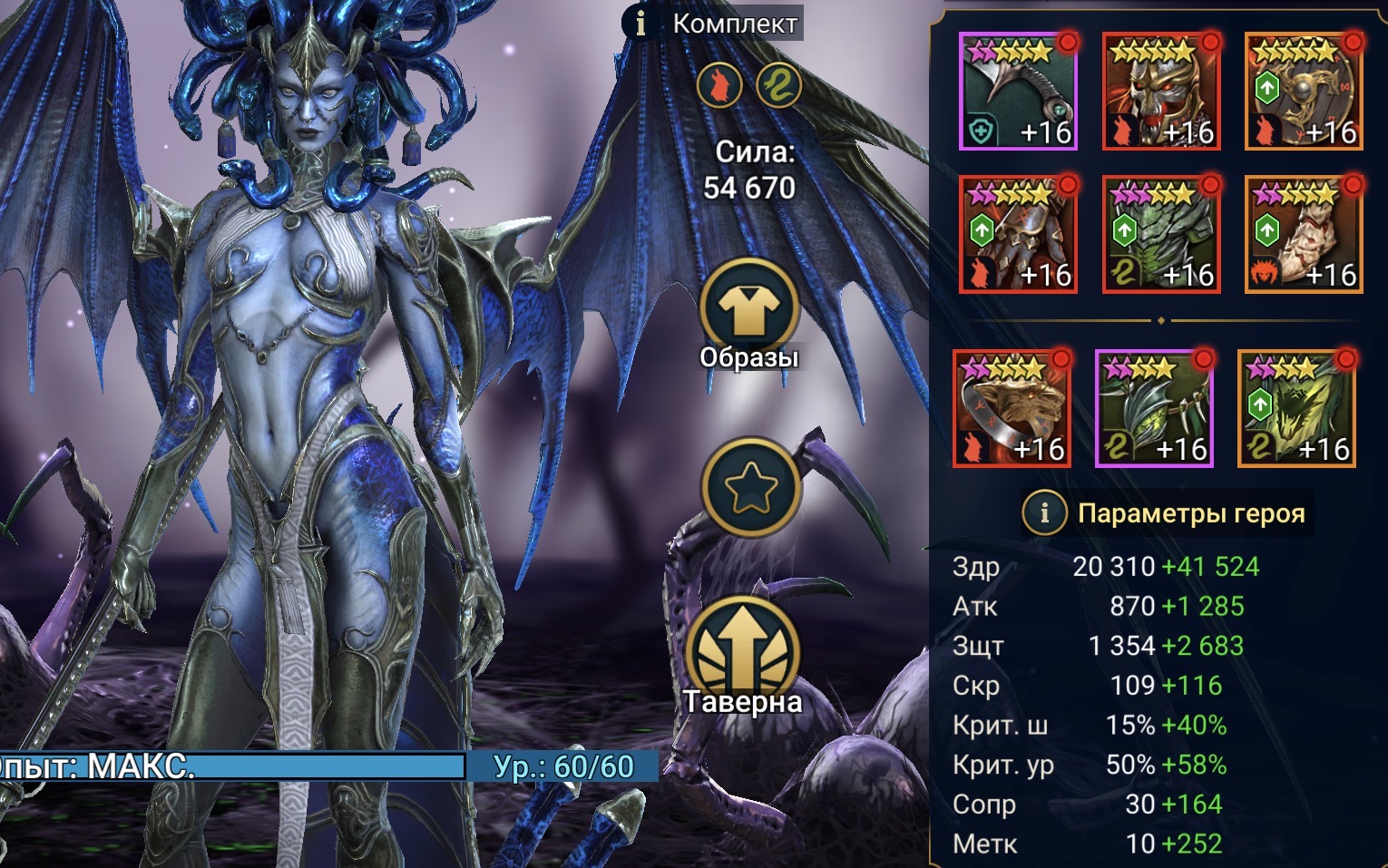
Task: Select the equipped shield slot
Action: (x=1304, y=91)
